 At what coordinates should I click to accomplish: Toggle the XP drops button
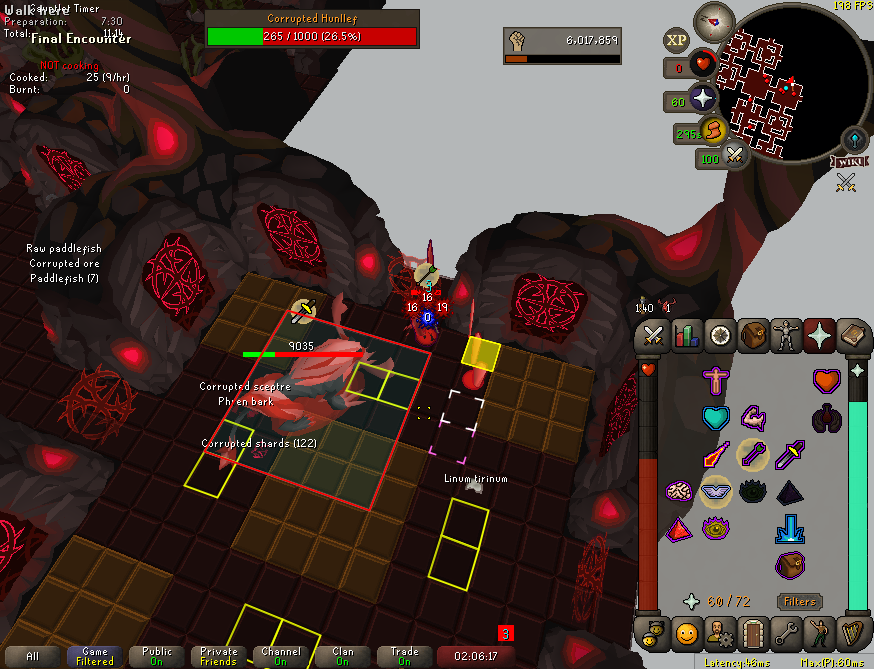(676, 40)
